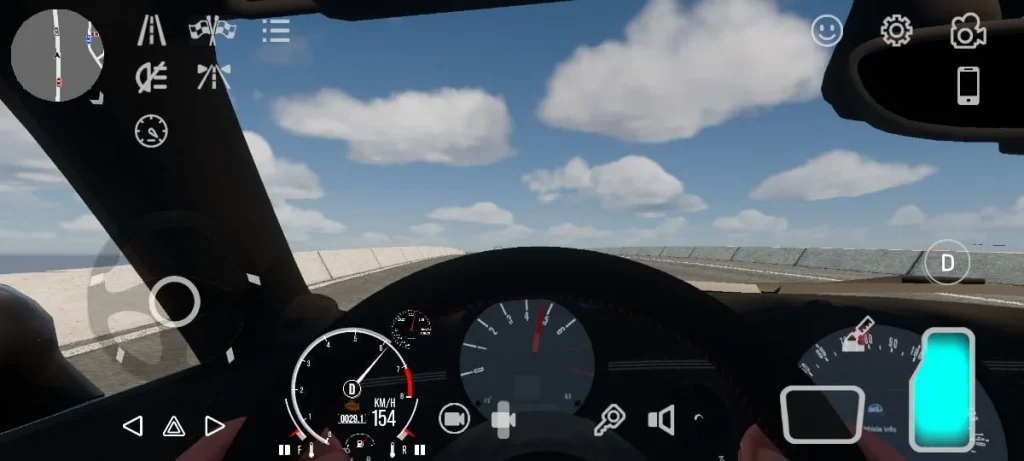Open the smartphone icon
This screenshot has width=1024, height=461.
(968, 86)
